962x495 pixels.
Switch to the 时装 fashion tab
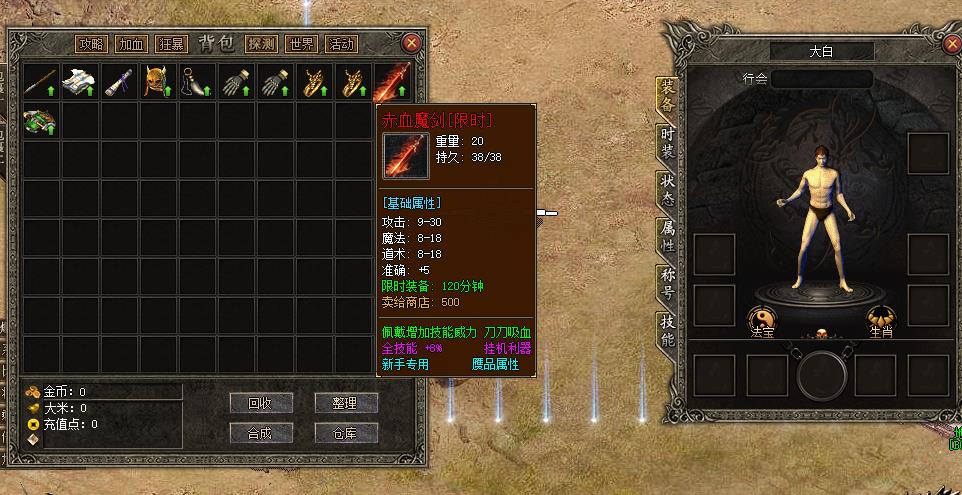[667, 142]
